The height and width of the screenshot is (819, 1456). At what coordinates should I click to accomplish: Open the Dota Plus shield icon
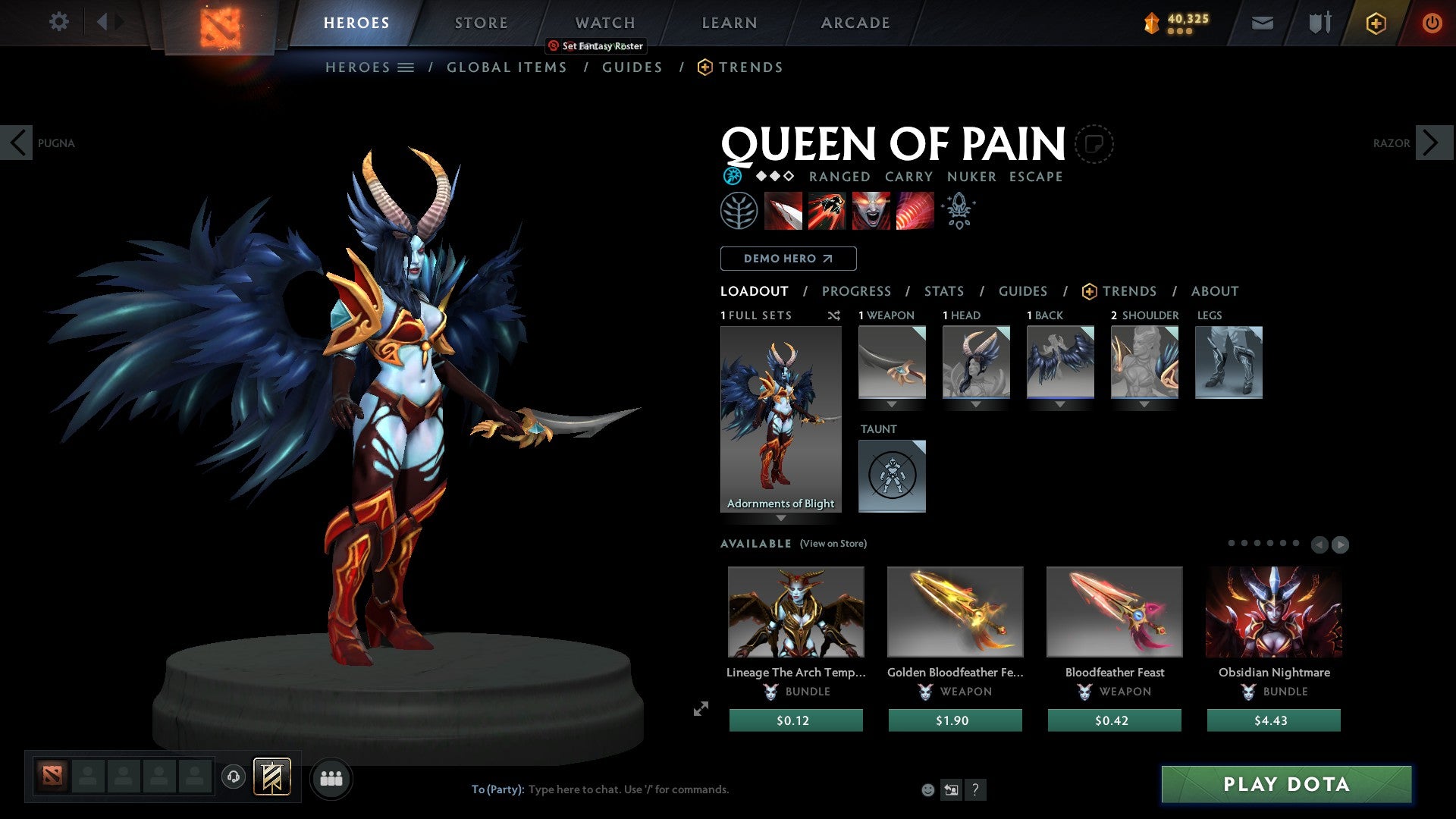1375,23
